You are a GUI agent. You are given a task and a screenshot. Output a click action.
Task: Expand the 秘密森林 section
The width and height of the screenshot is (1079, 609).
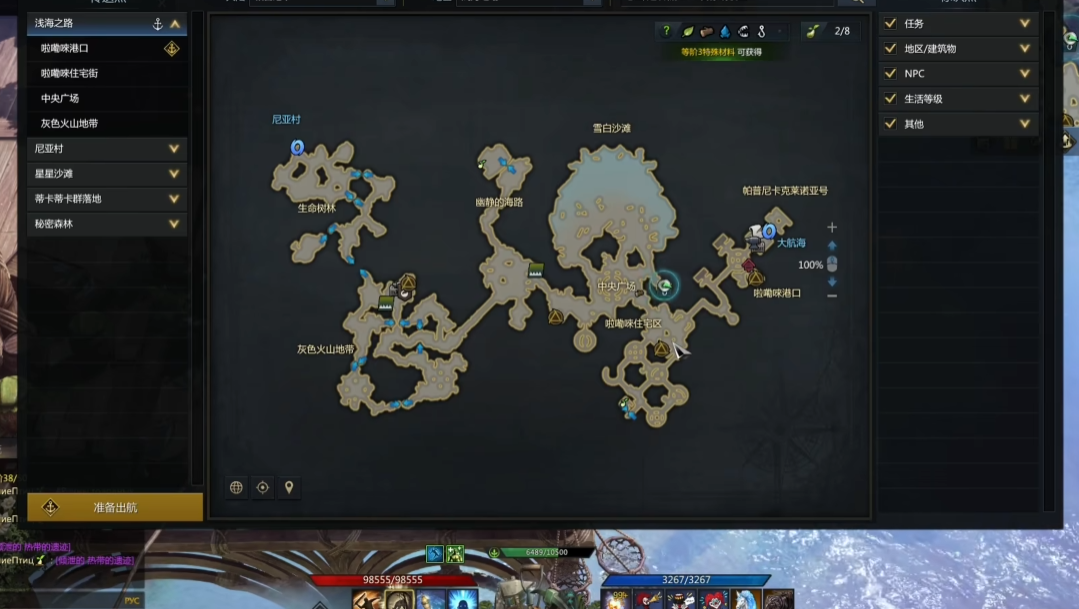174,223
